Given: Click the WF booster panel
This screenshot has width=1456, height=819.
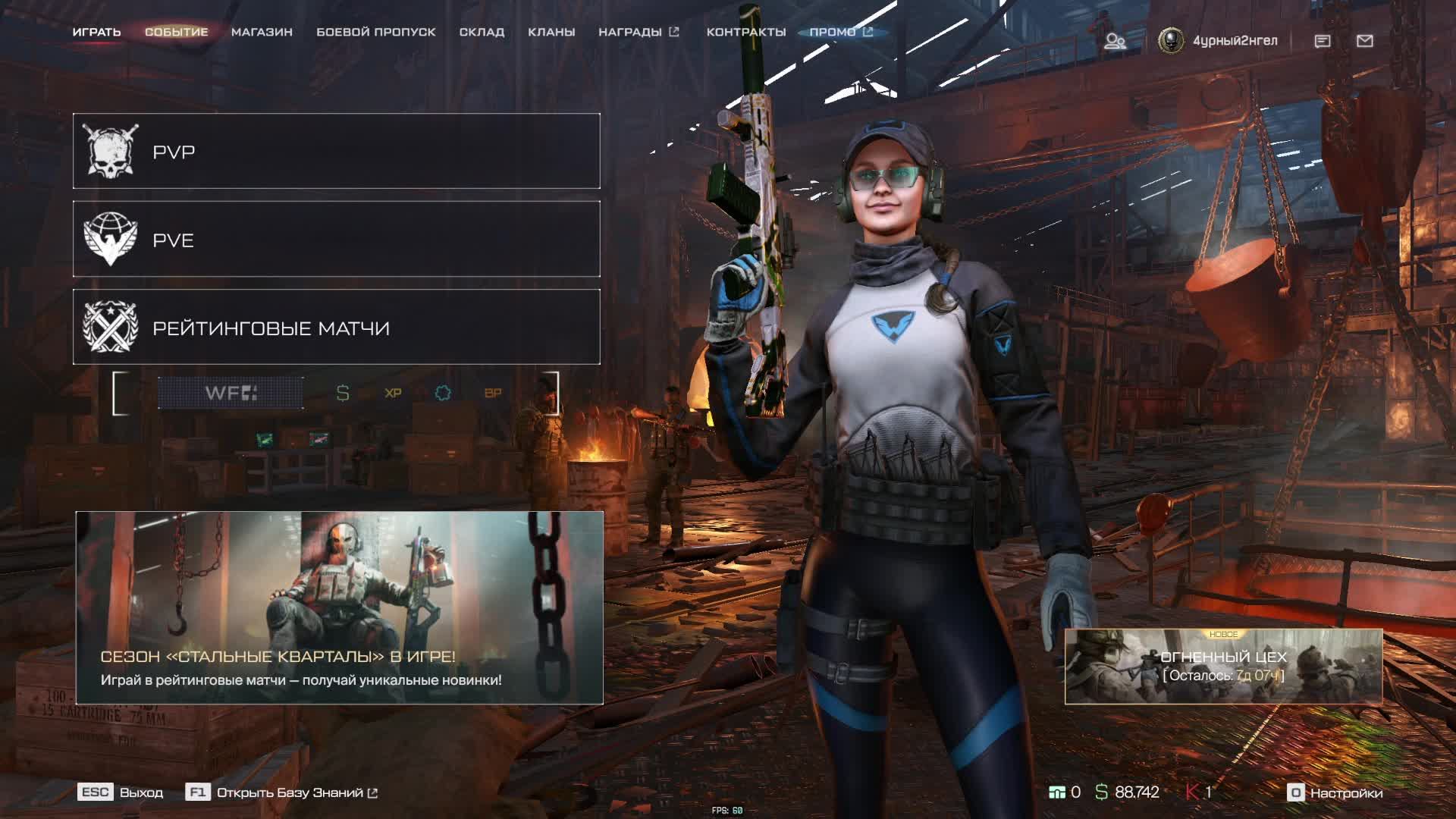Looking at the screenshot, I should (231, 393).
